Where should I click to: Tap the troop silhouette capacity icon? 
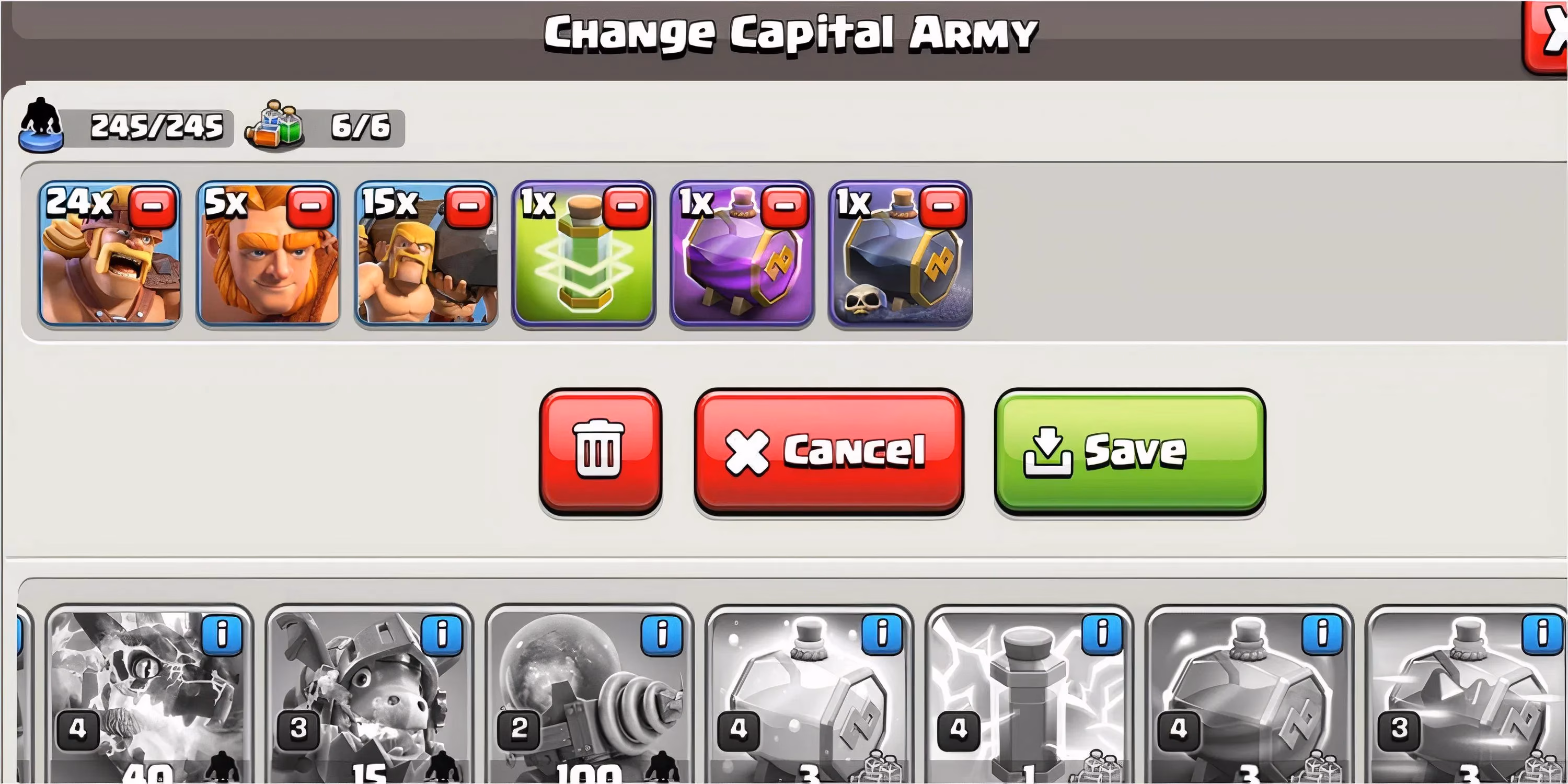tap(40, 126)
